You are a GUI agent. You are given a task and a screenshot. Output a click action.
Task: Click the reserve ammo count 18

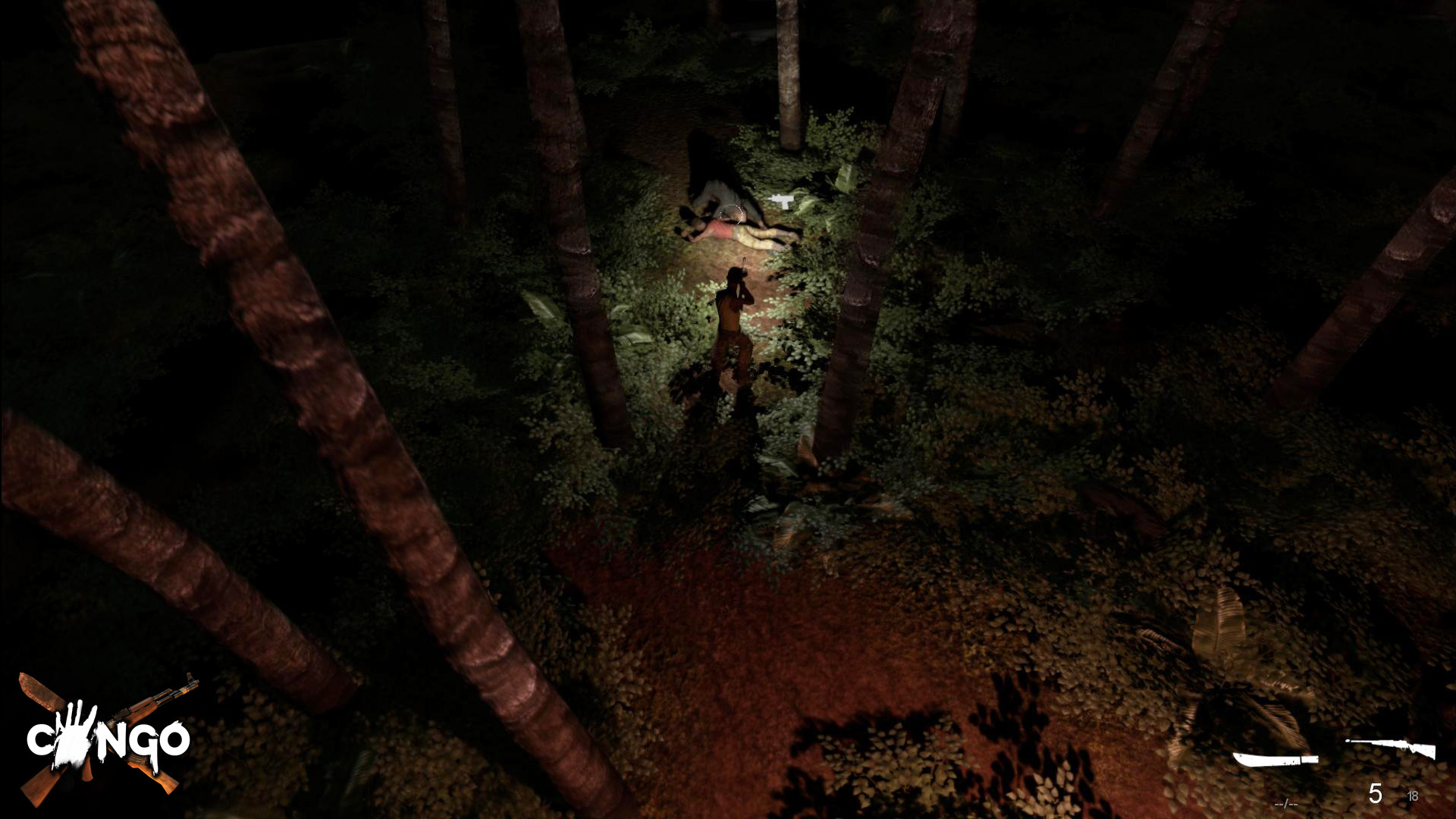[1413, 796]
